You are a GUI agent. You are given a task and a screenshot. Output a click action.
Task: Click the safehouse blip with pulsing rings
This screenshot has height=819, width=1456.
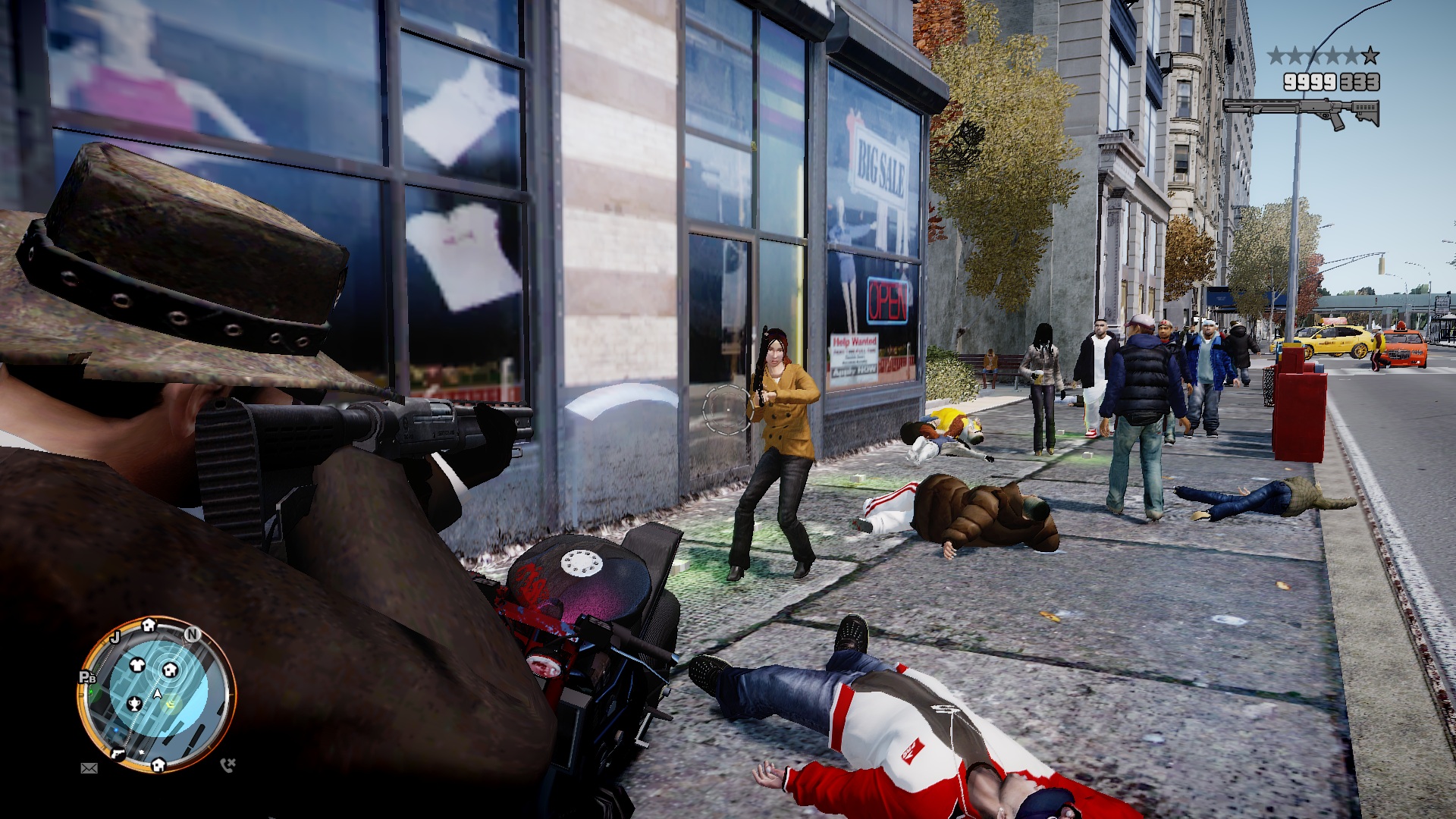169,670
